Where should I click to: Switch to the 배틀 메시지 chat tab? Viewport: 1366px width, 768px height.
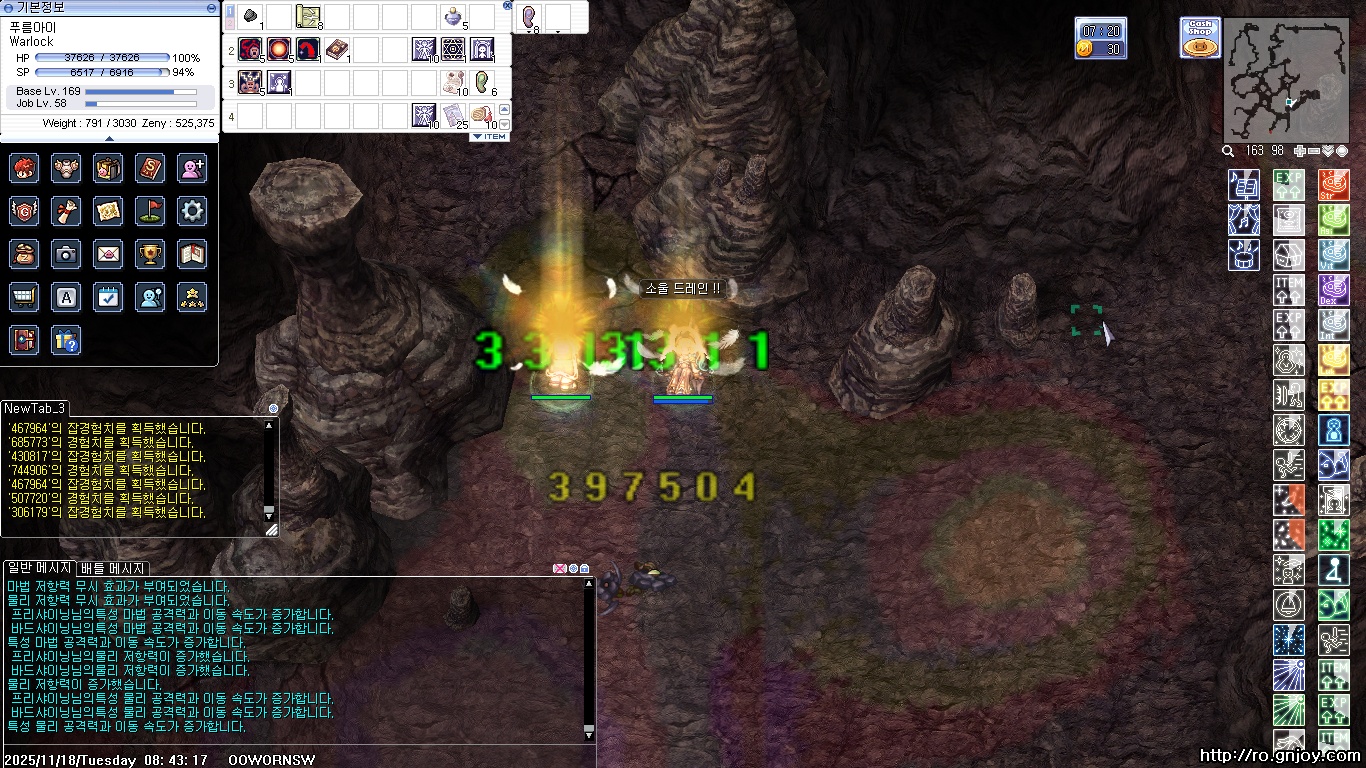(113, 568)
